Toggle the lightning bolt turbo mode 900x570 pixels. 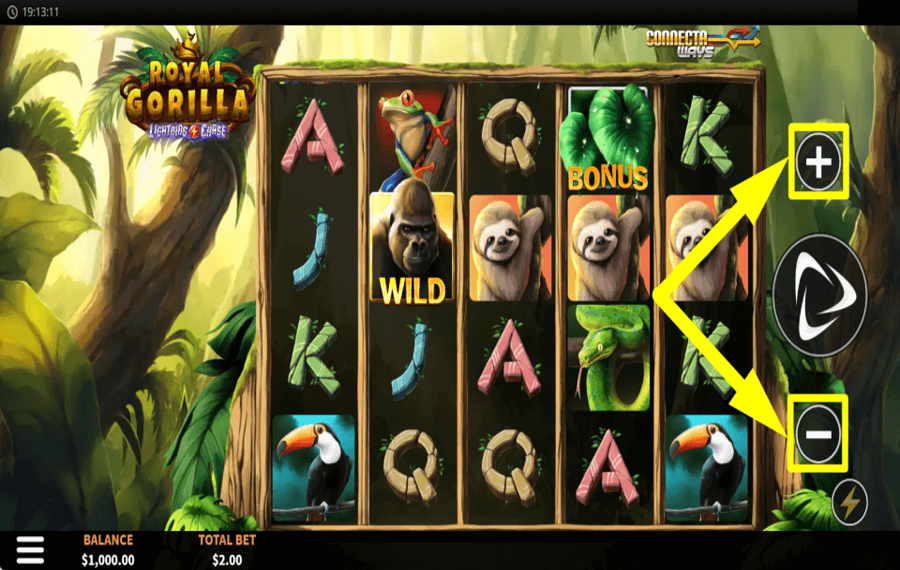tap(849, 505)
